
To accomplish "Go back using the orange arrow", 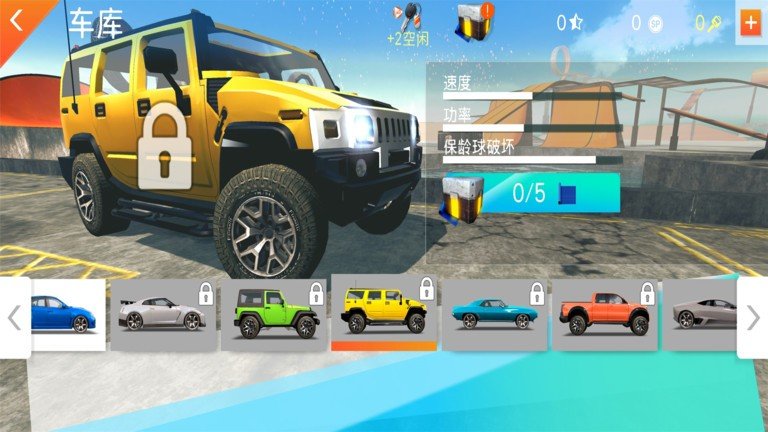I will 17,20.
